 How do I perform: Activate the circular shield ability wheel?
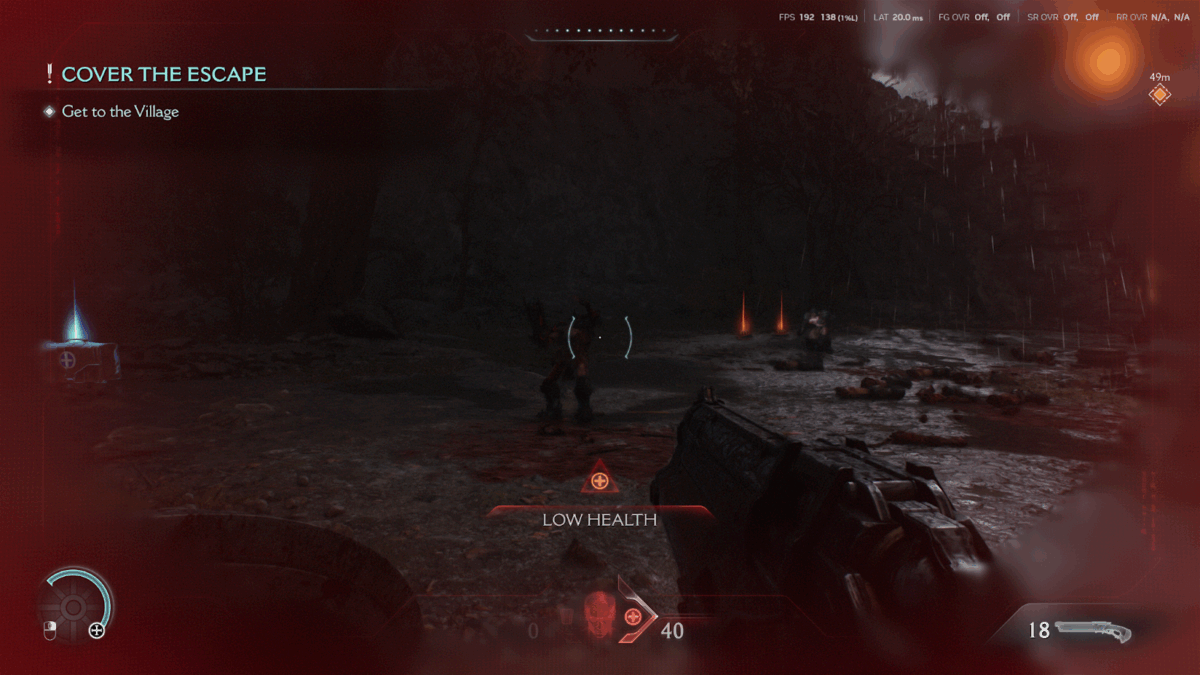(73, 605)
